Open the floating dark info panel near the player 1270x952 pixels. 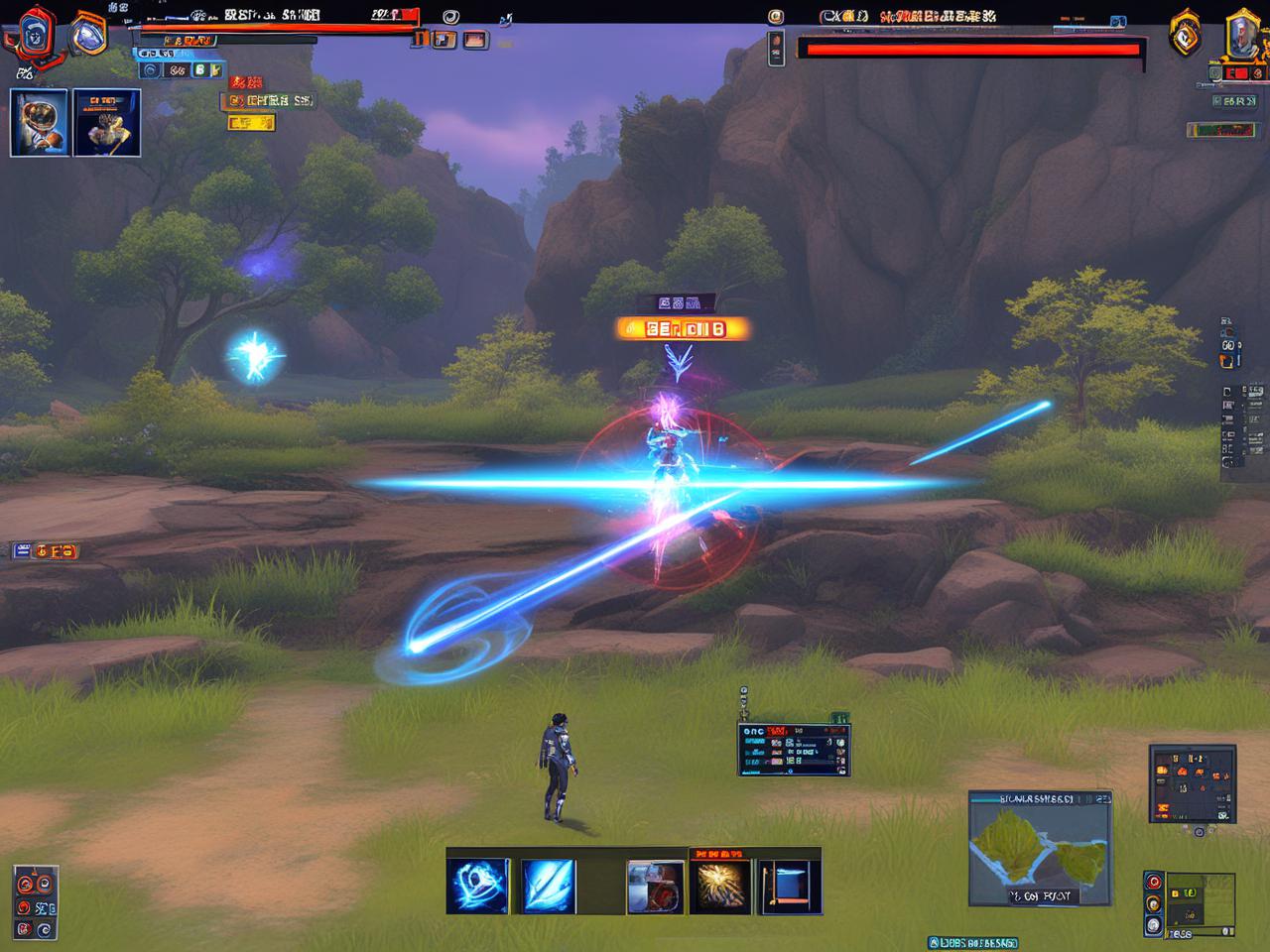pos(794,749)
